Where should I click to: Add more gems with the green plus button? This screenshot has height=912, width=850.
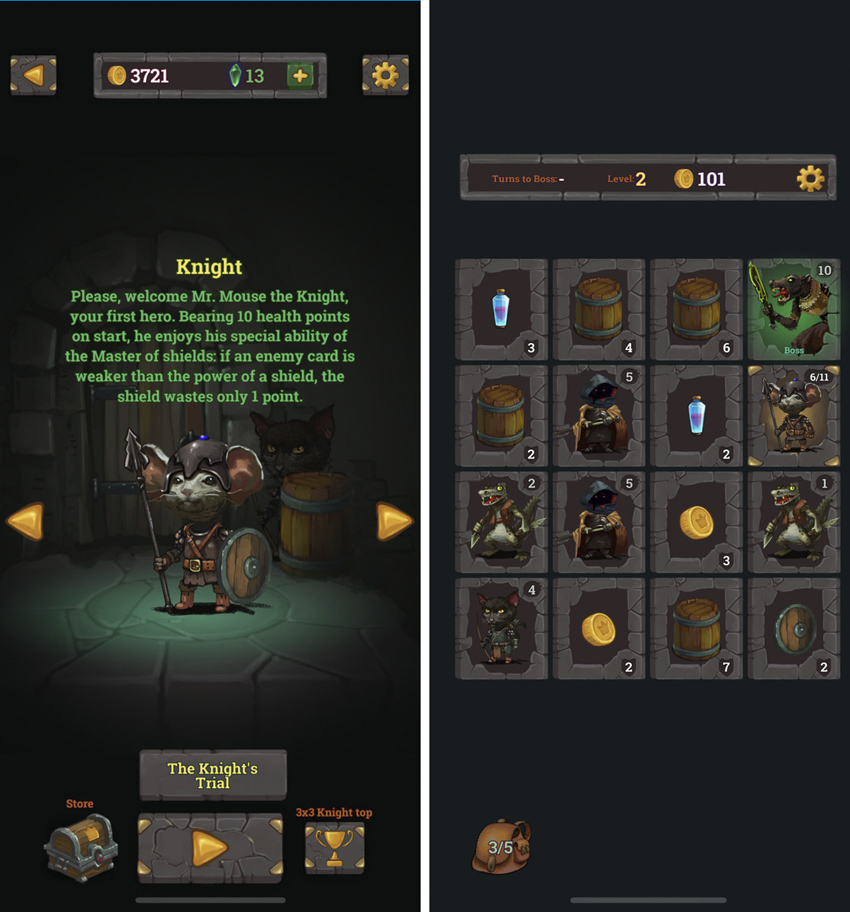click(x=300, y=76)
